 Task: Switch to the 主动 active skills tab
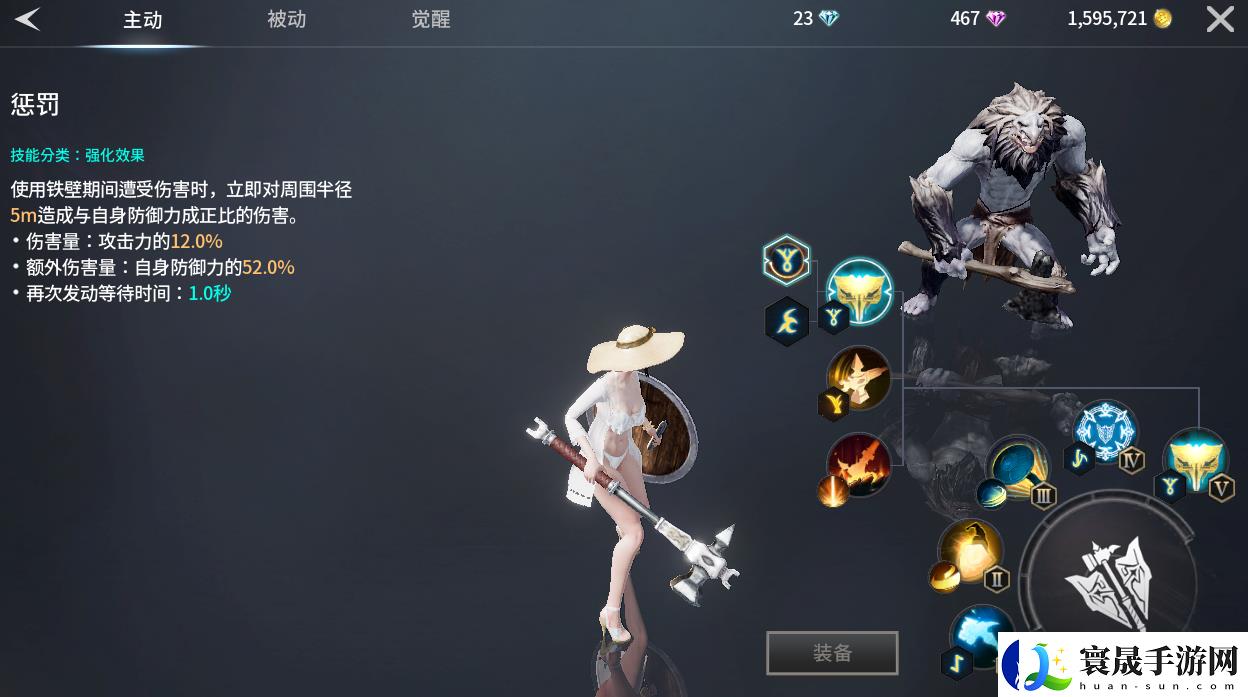[x=142, y=20]
